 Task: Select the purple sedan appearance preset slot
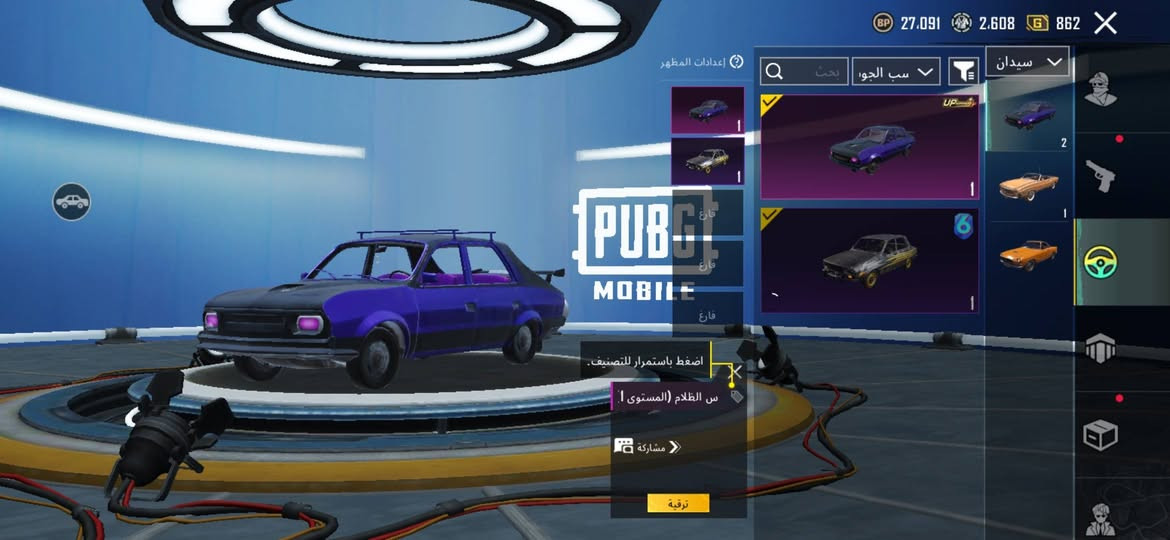tap(708, 110)
